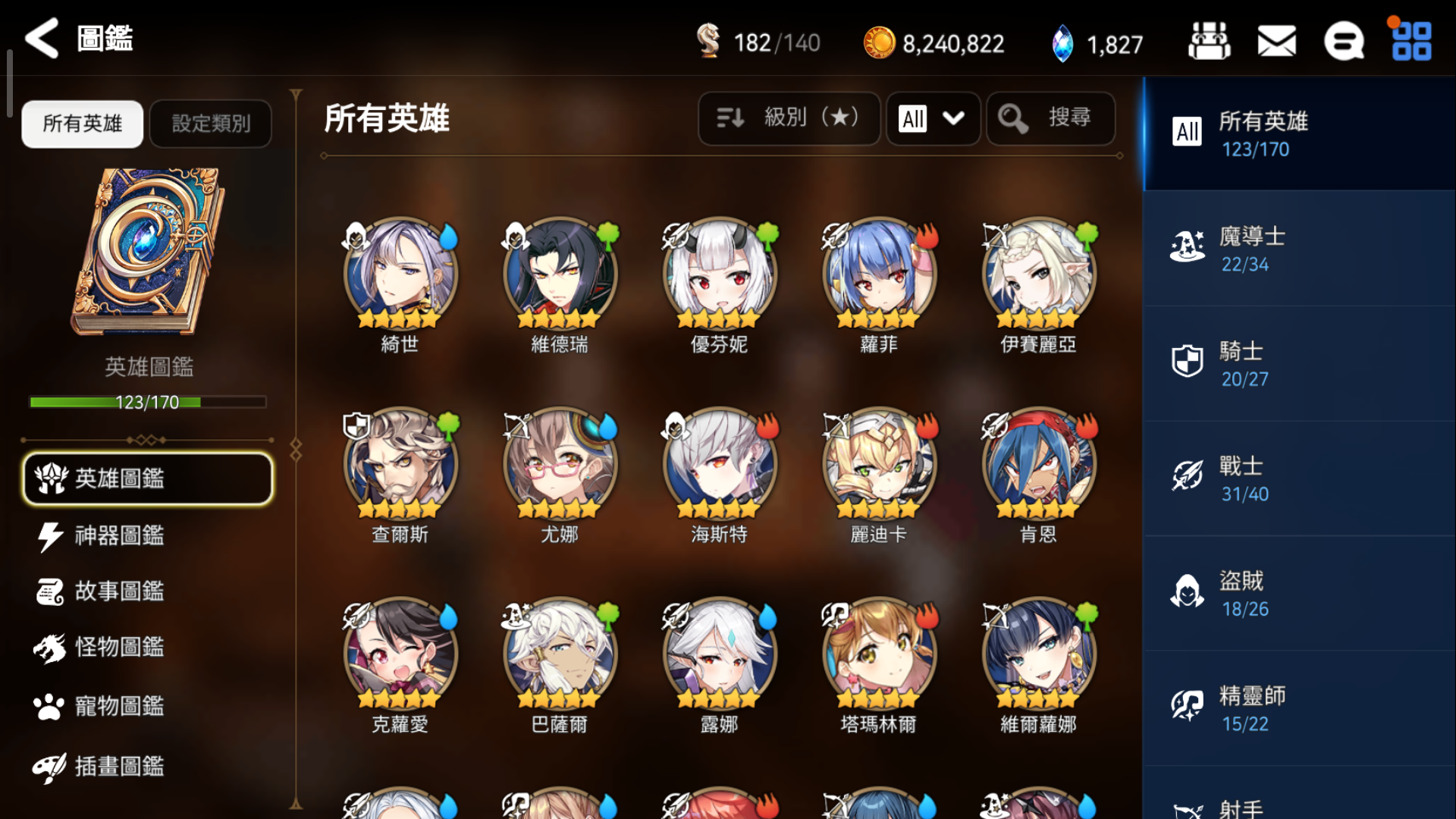Change sorting via 級別（★） selector
Image resolution: width=1456 pixels, height=819 pixels.
(x=789, y=118)
